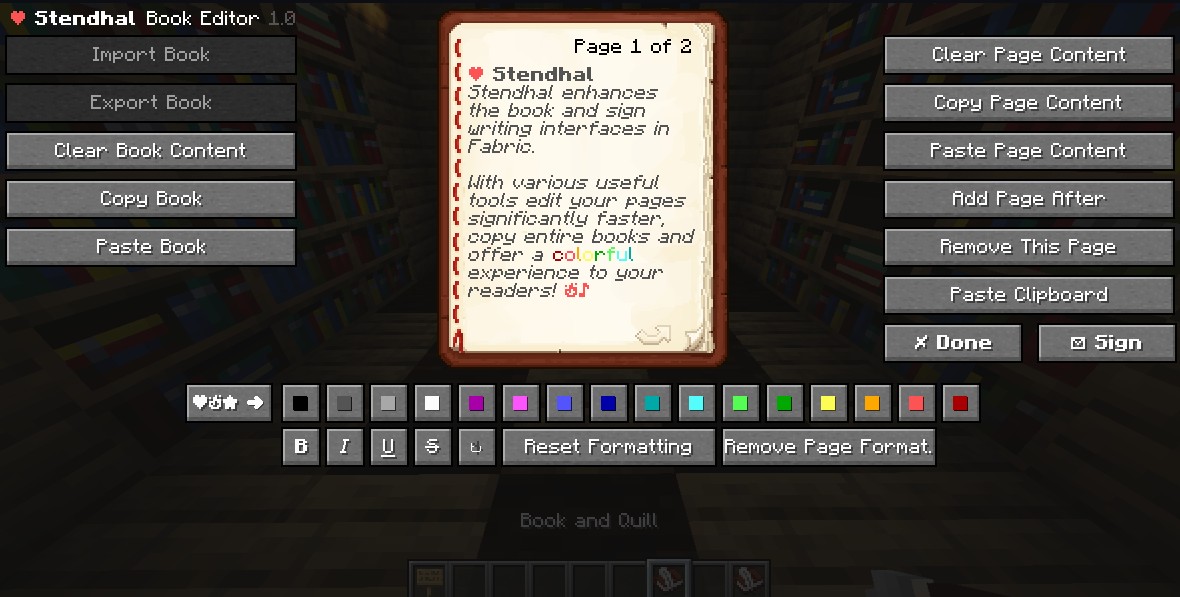Screen dimensions: 1180x597
Task: Enable strikethrough text style
Action: click(432, 447)
